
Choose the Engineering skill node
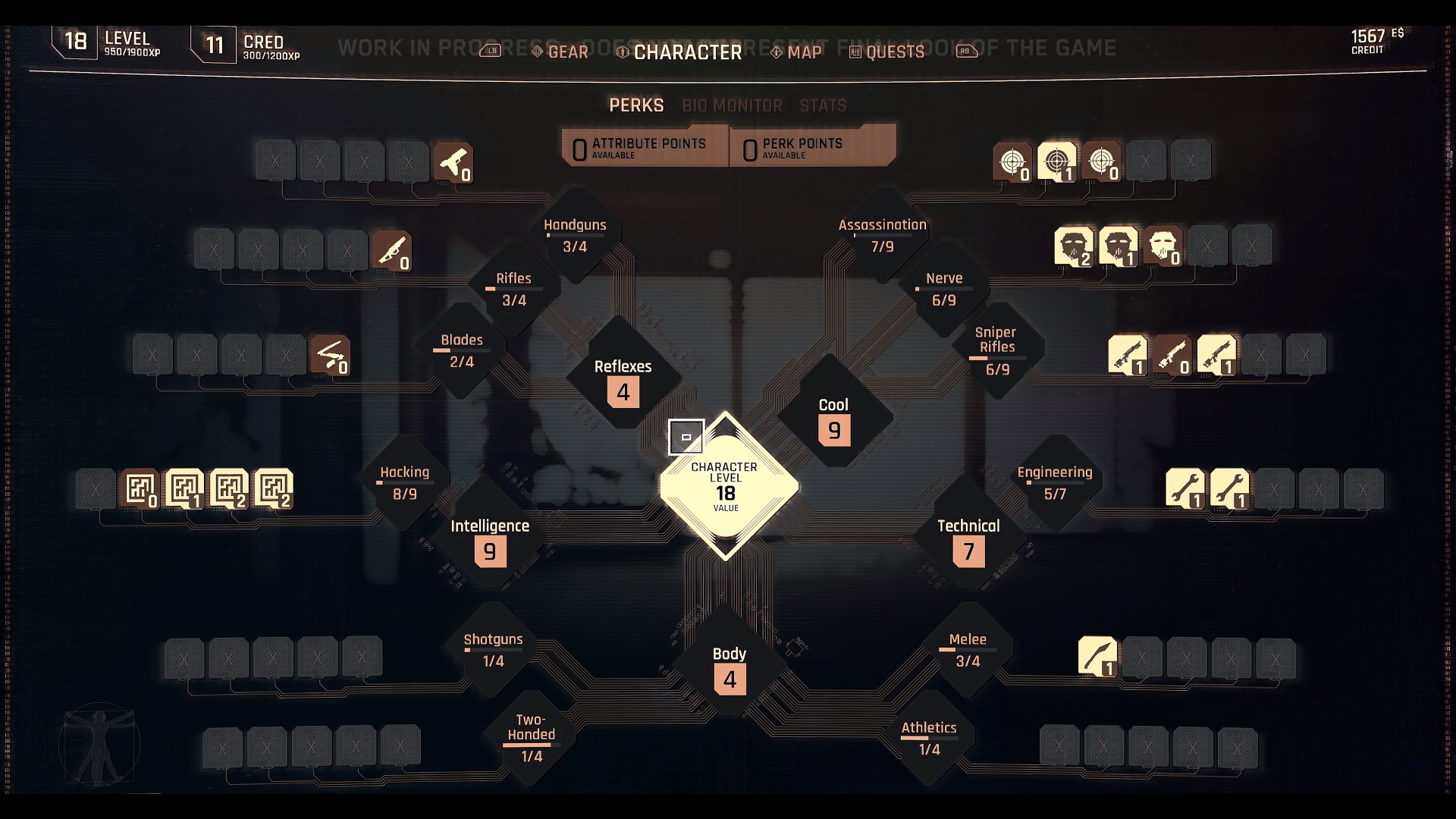[1055, 482]
